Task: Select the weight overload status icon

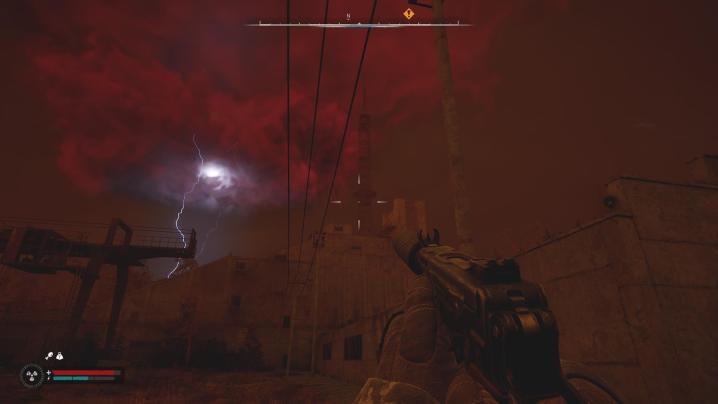Action: pos(60,355)
